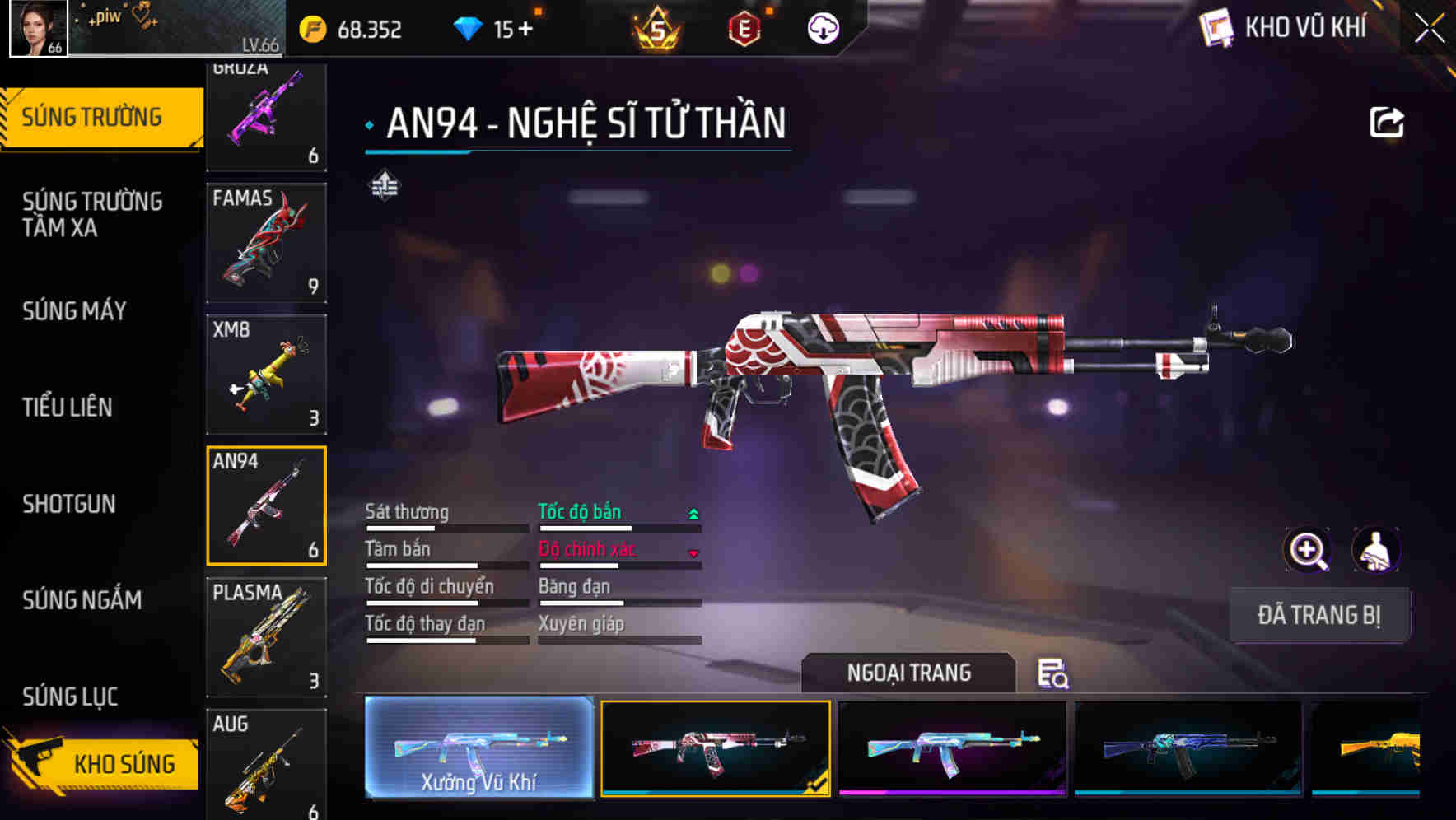The height and width of the screenshot is (820, 1456).
Task: Share the AN94 skin
Action: click(x=1386, y=123)
